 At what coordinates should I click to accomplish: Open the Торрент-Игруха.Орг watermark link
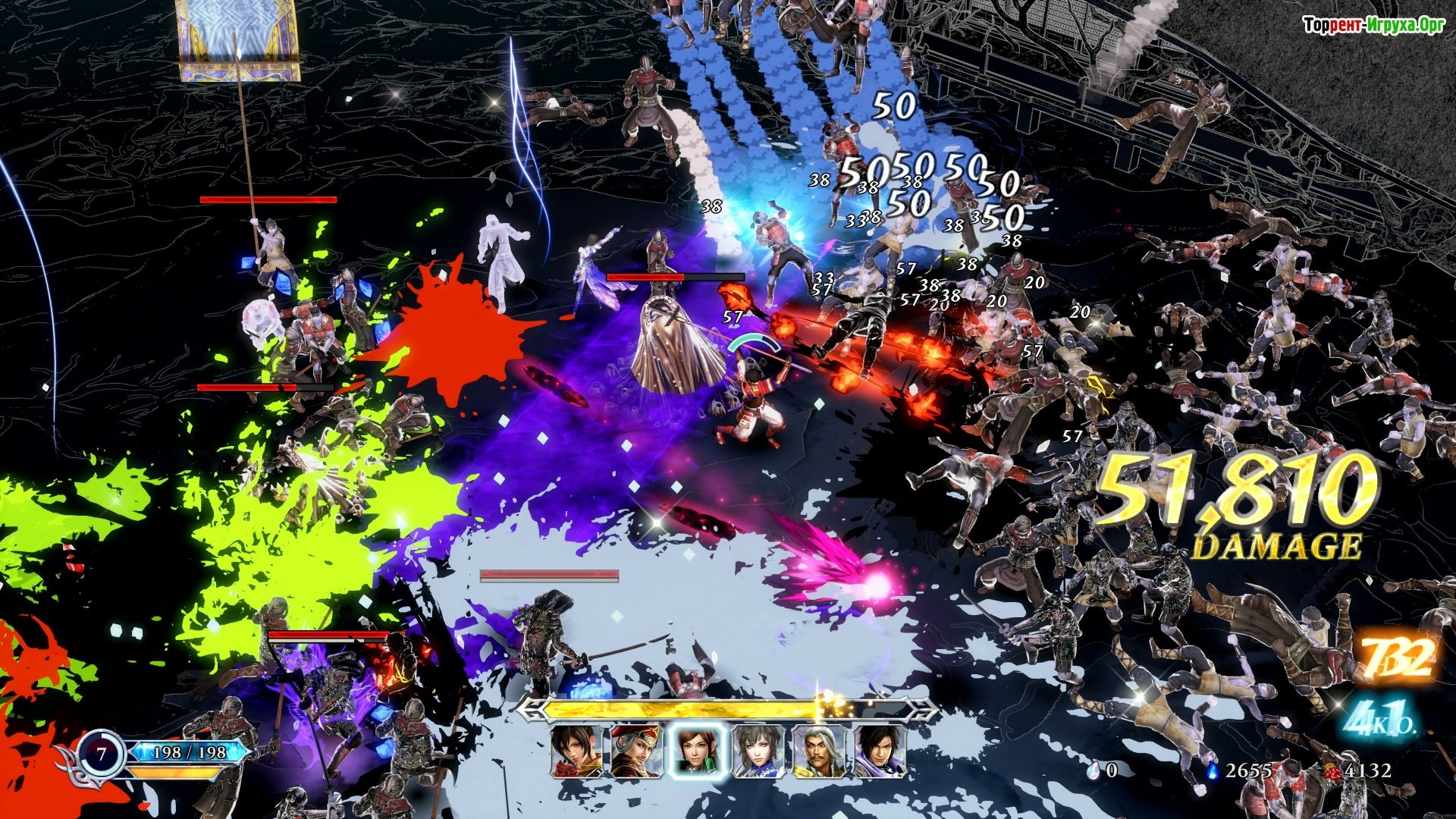click(1373, 26)
